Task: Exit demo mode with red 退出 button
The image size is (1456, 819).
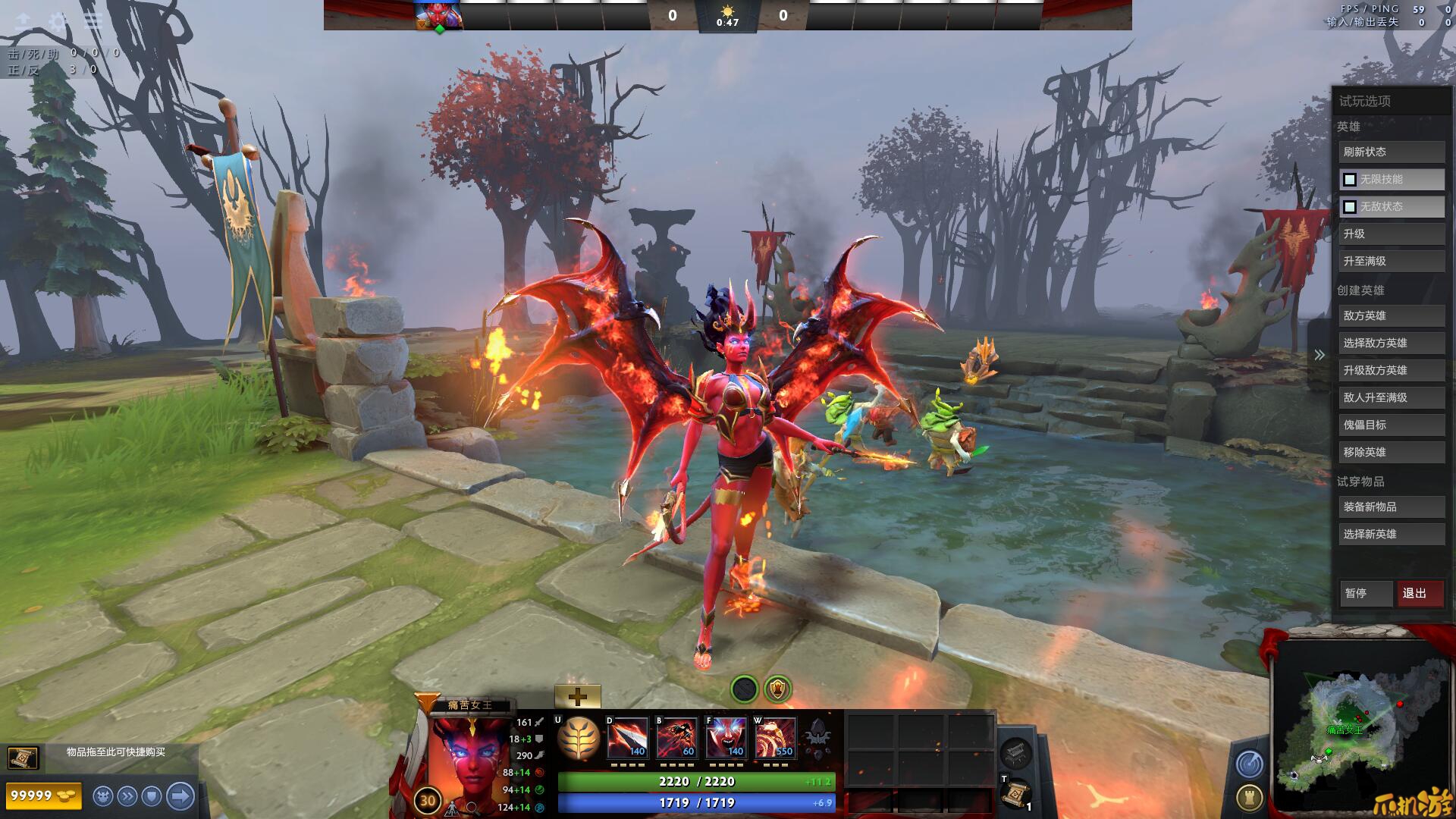Action: 1420,593
